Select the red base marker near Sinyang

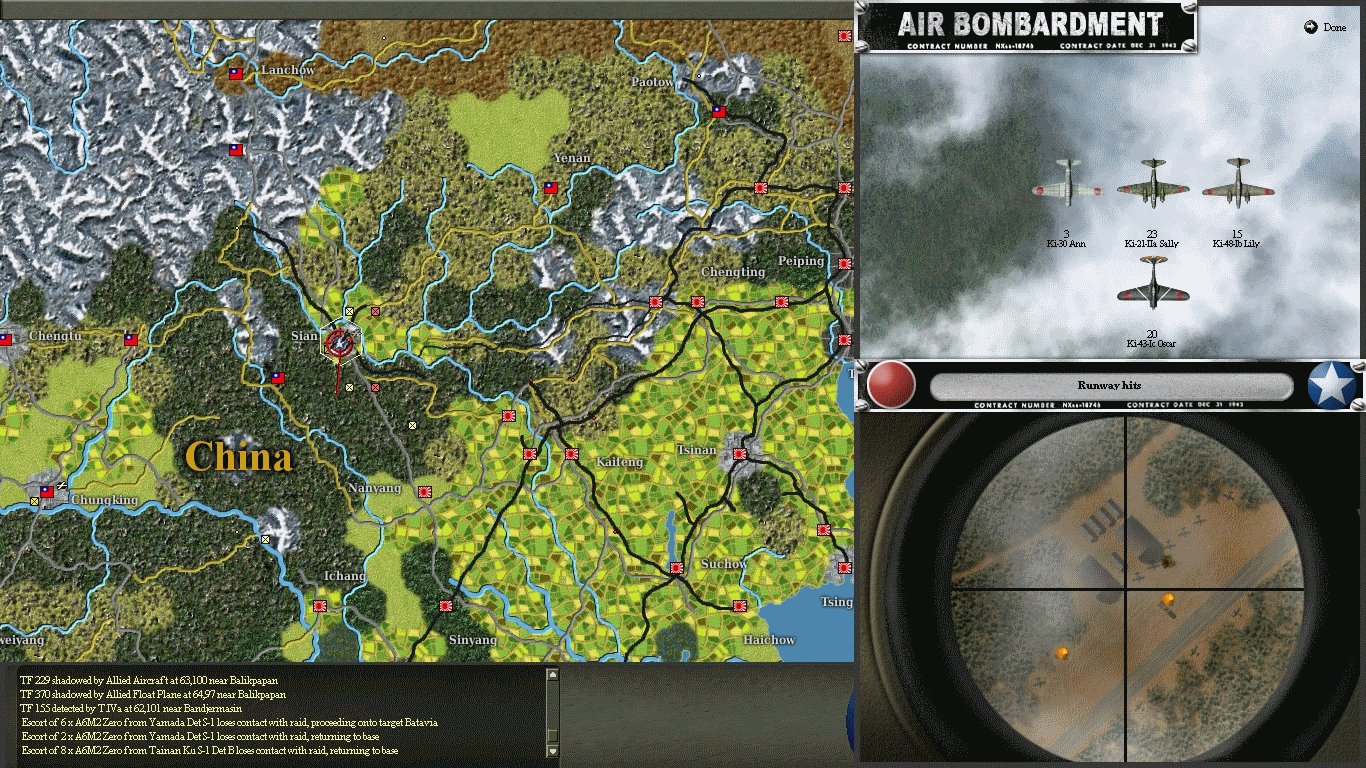445,605
